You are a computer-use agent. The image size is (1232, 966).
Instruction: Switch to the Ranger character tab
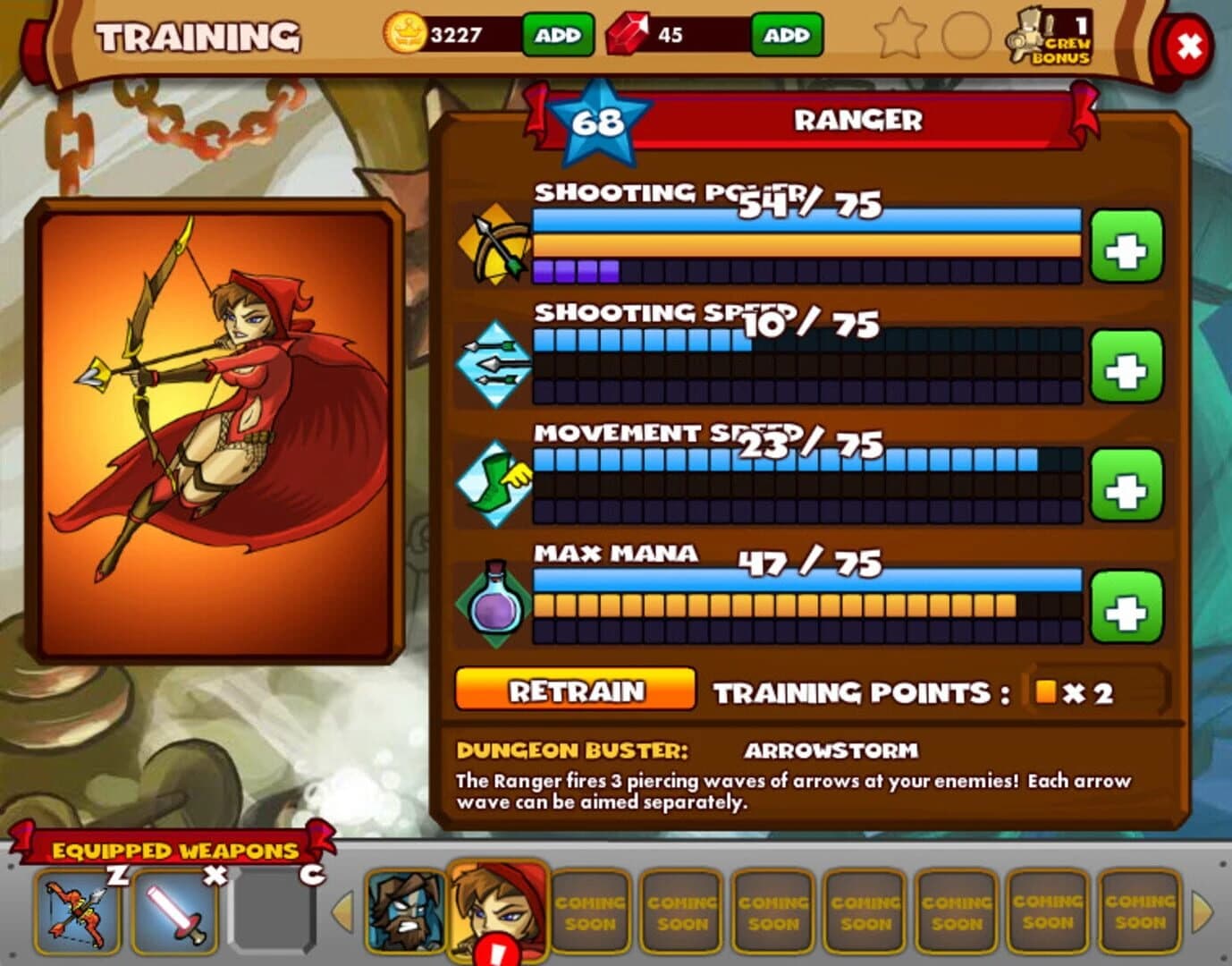pyautogui.click(x=495, y=907)
